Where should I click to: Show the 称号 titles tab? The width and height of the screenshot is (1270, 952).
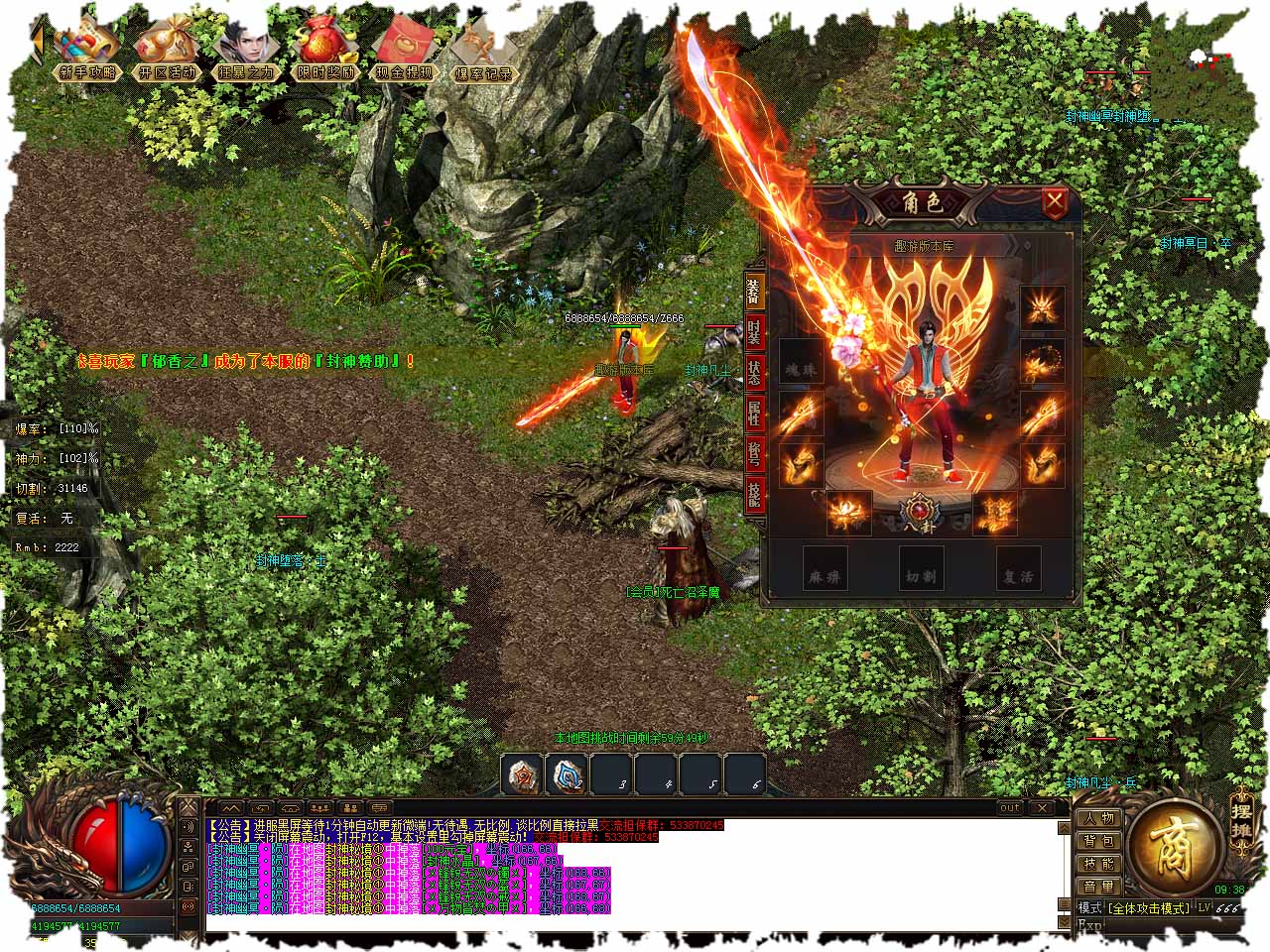coord(754,453)
